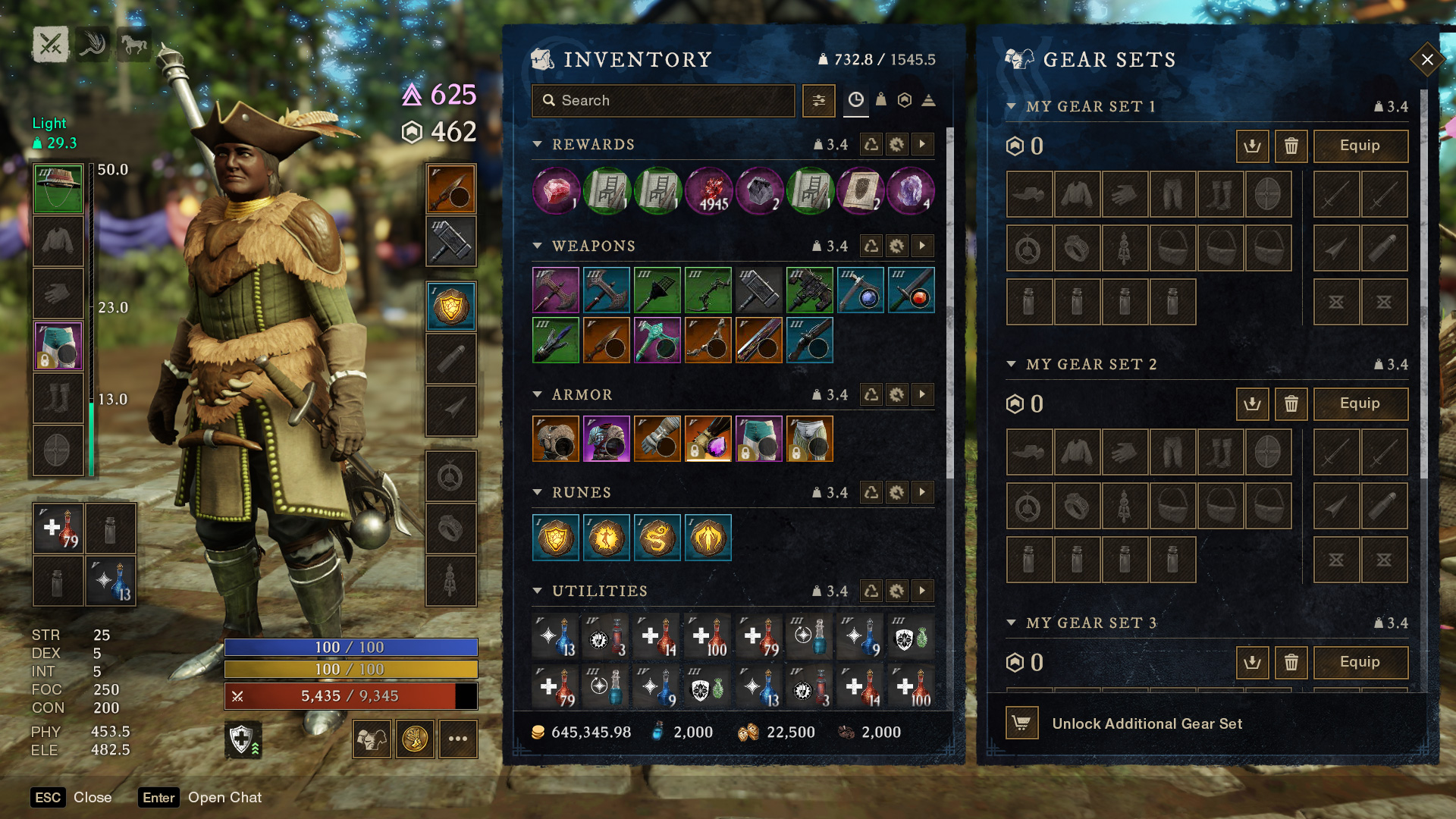Delete My Gear Set 2
This screenshot has height=819, width=1456.
click(1291, 404)
